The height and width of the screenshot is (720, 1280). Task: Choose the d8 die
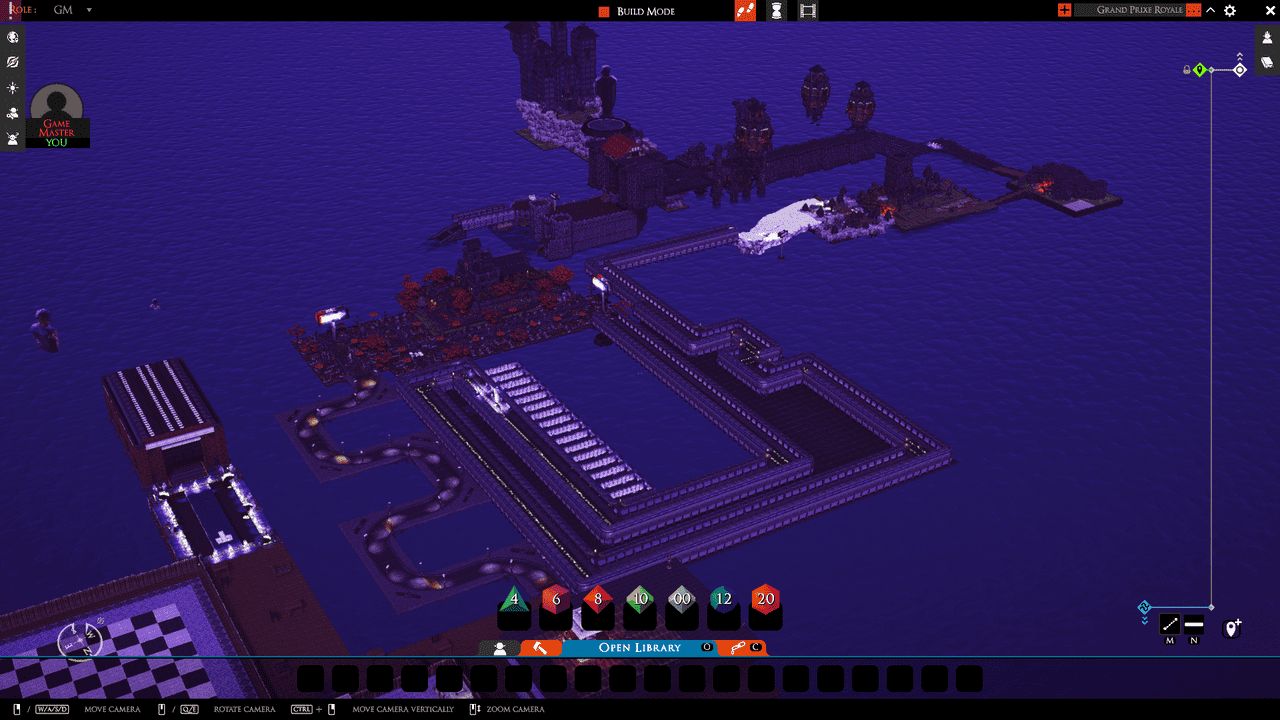click(598, 600)
